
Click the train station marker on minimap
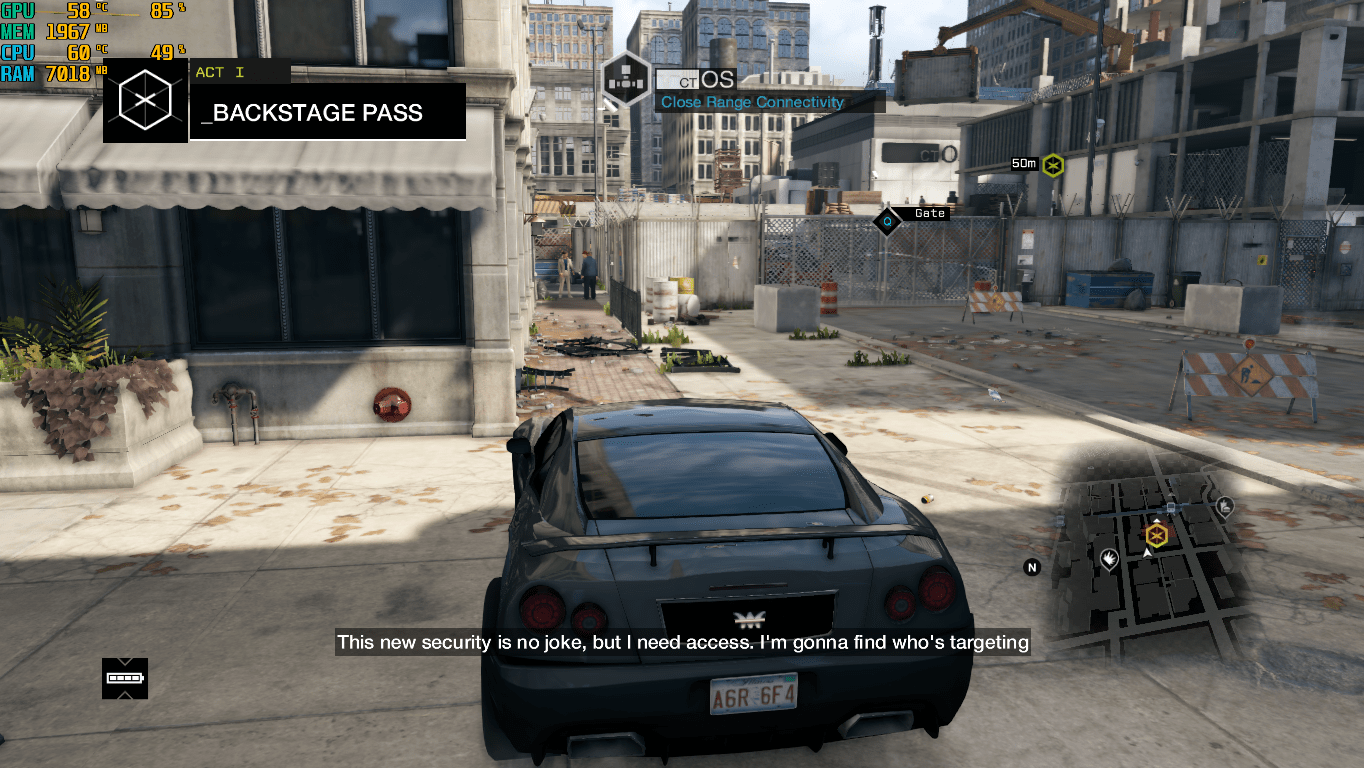1170,508
